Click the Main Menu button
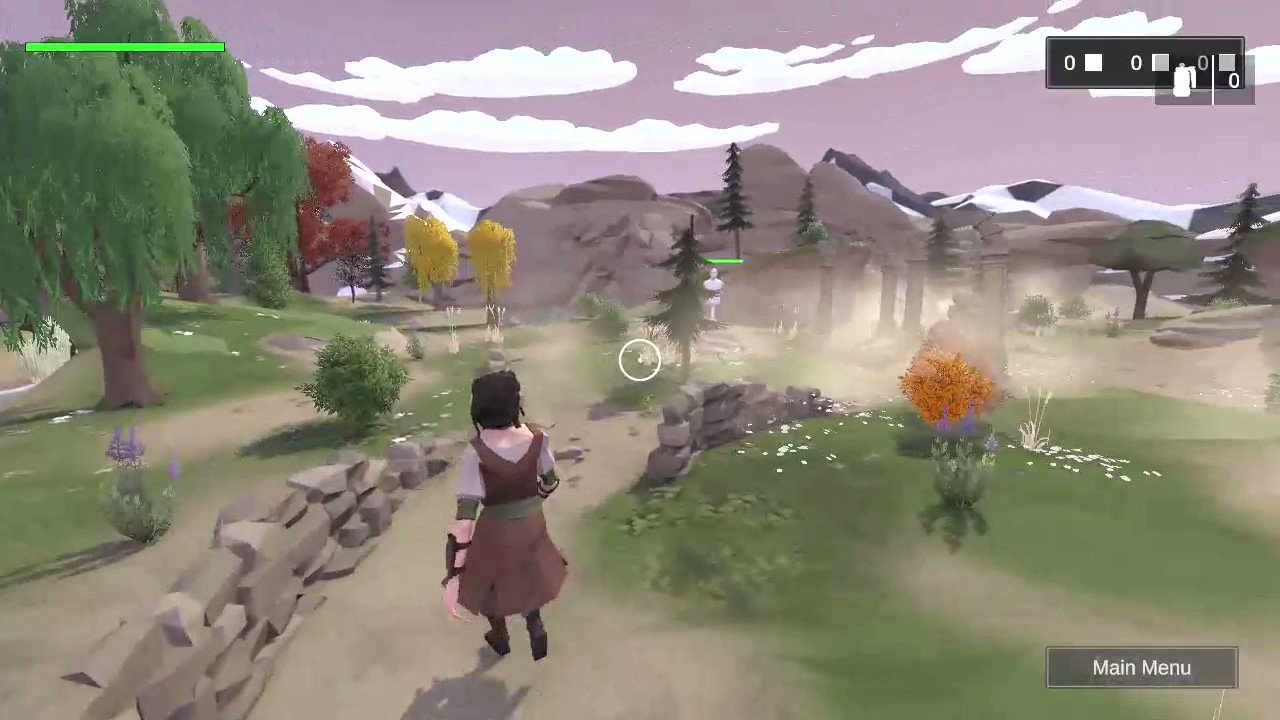The width and height of the screenshot is (1280, 720). point(1141,667)
